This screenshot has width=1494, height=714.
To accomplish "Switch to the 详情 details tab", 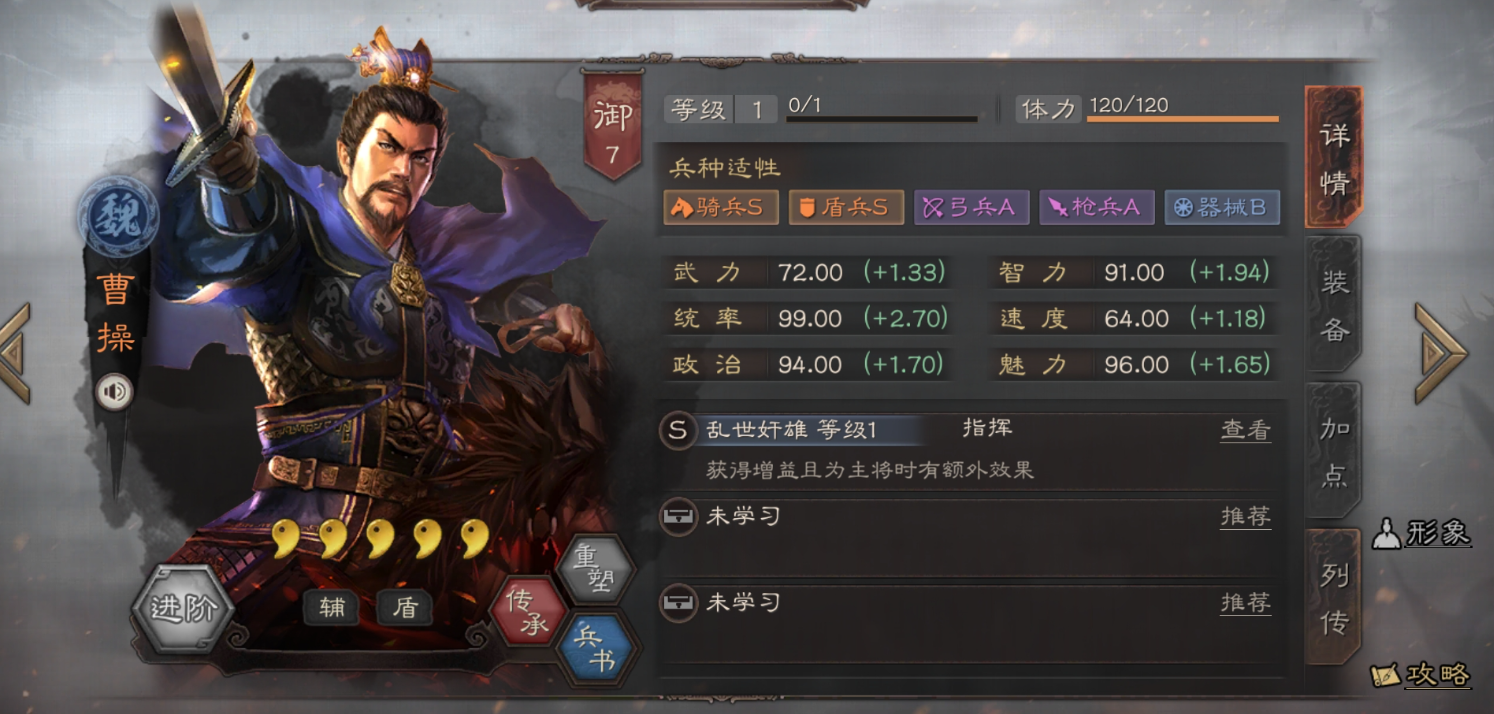I will (1334, 158).
